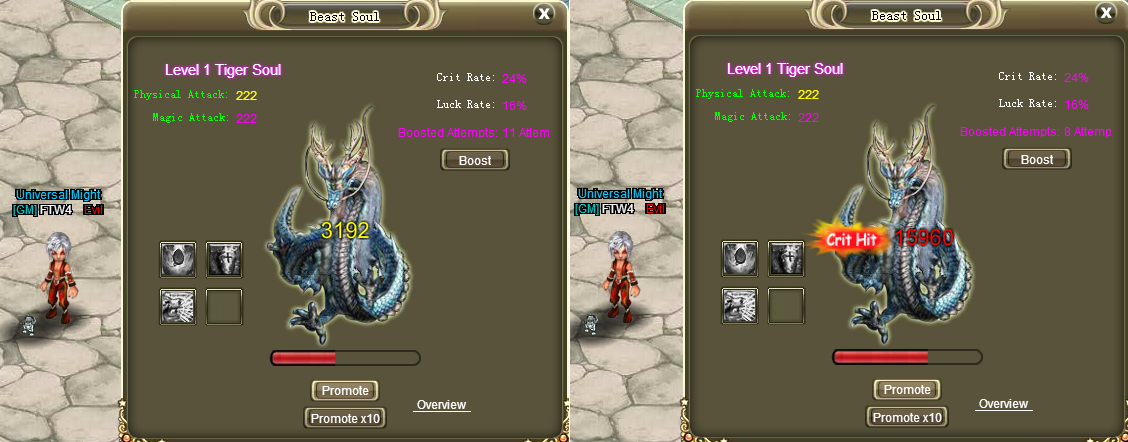Open Overview in the Crit Hit panel
The image size is (1128, 442).
1003,404
